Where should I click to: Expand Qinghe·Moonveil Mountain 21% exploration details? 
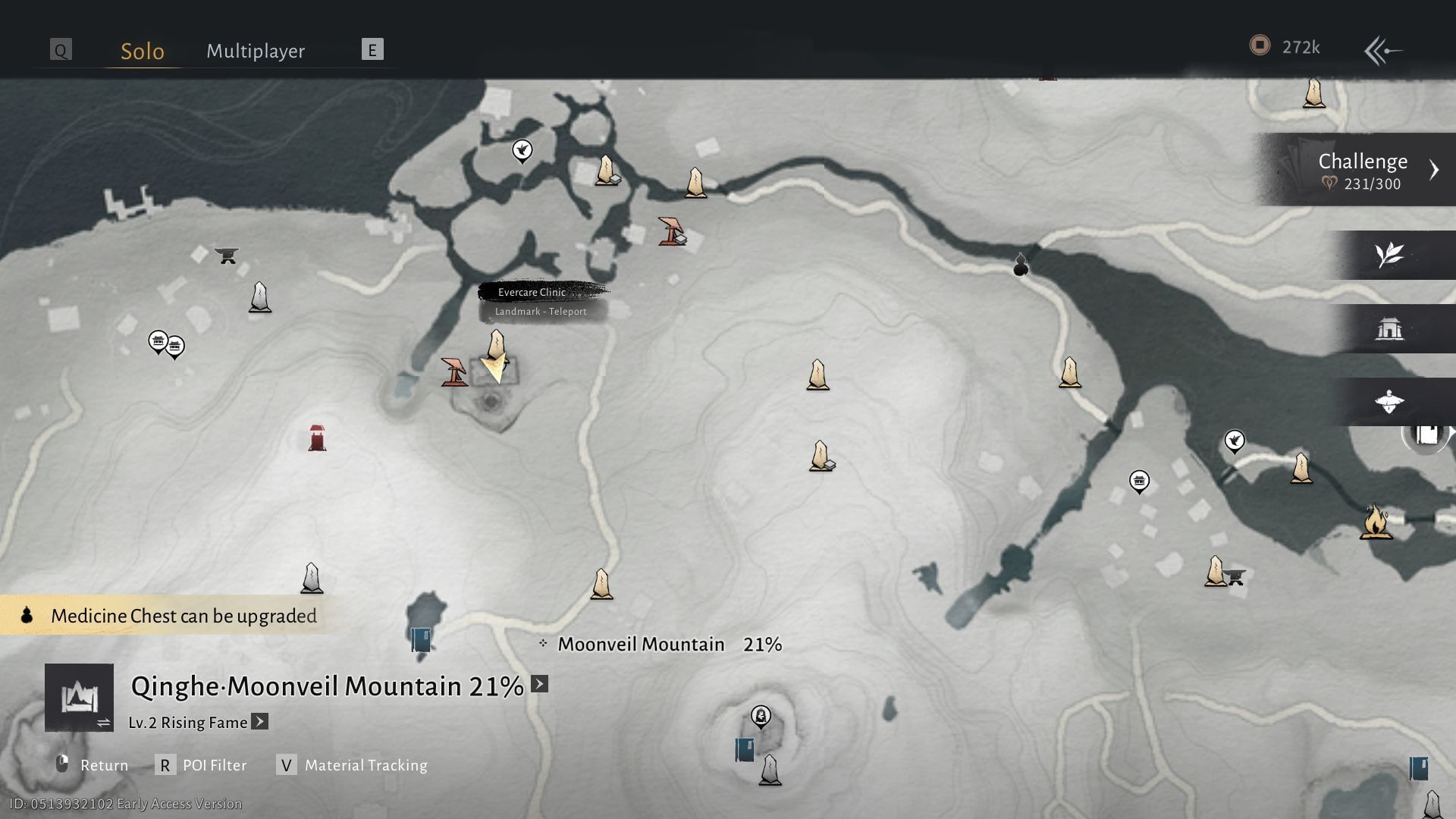tap(539, 684)
